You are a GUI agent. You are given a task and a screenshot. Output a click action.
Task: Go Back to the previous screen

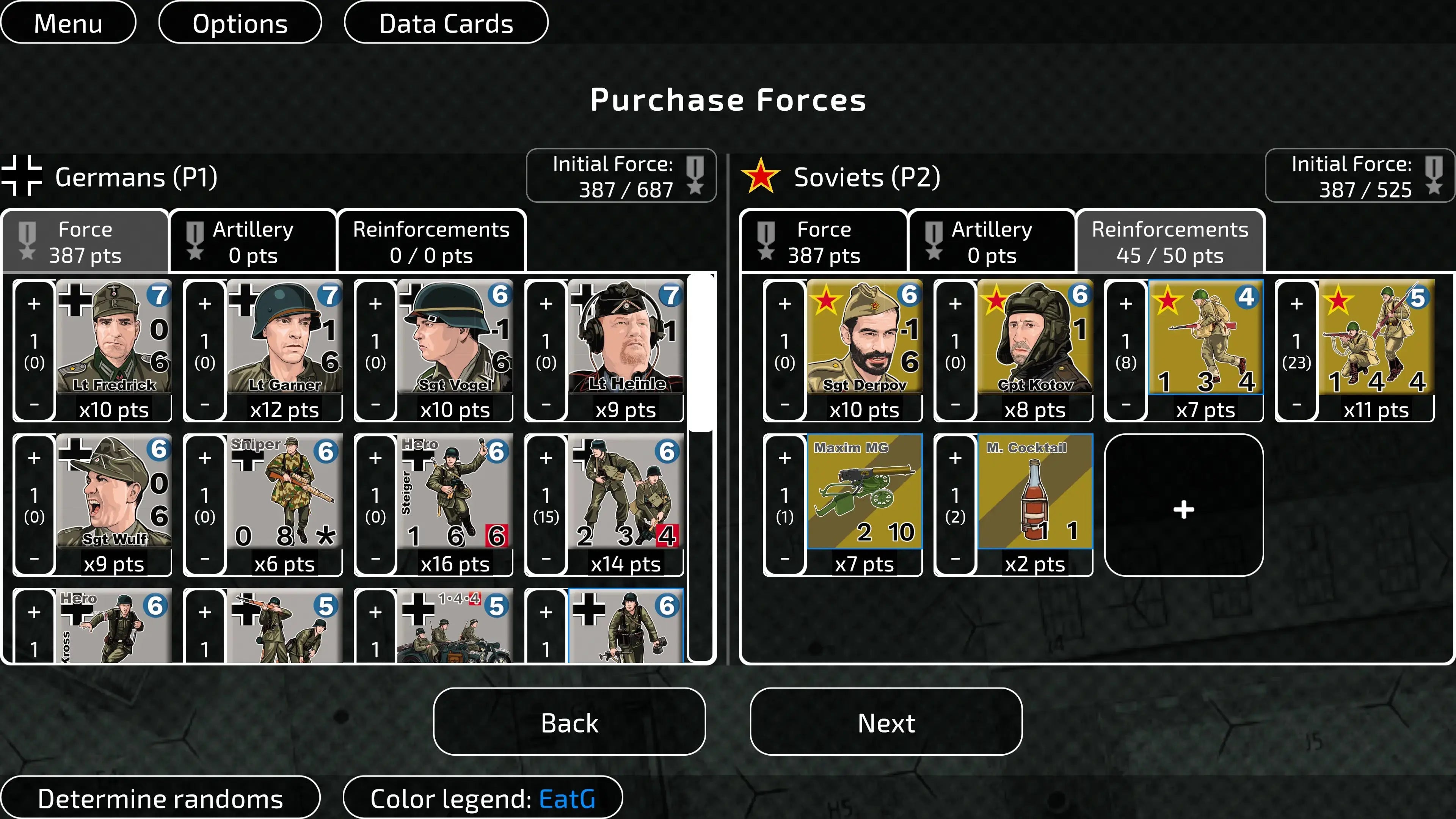tap(569, 722)
